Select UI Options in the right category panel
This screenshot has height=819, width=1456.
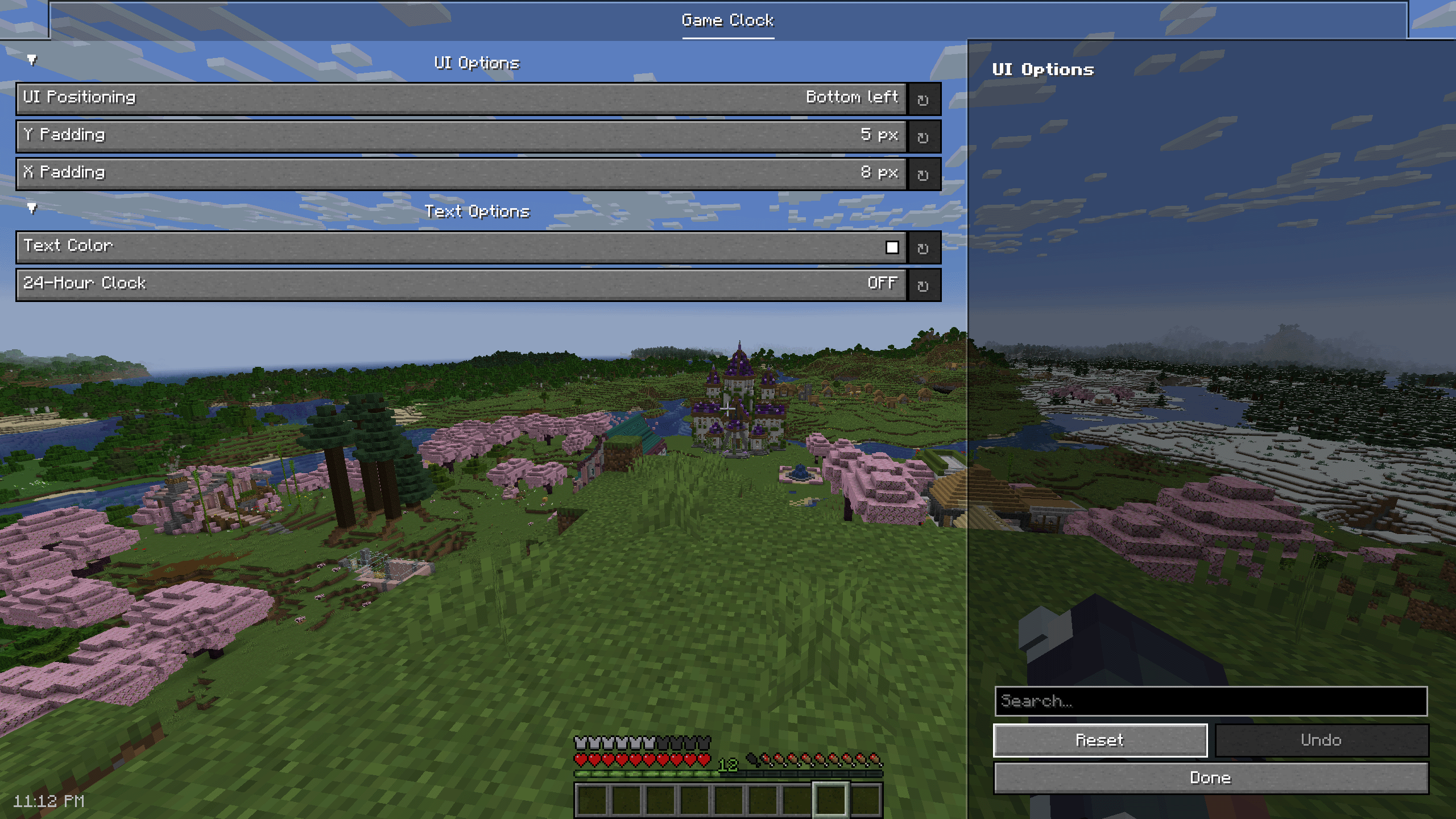[1043, 69]
